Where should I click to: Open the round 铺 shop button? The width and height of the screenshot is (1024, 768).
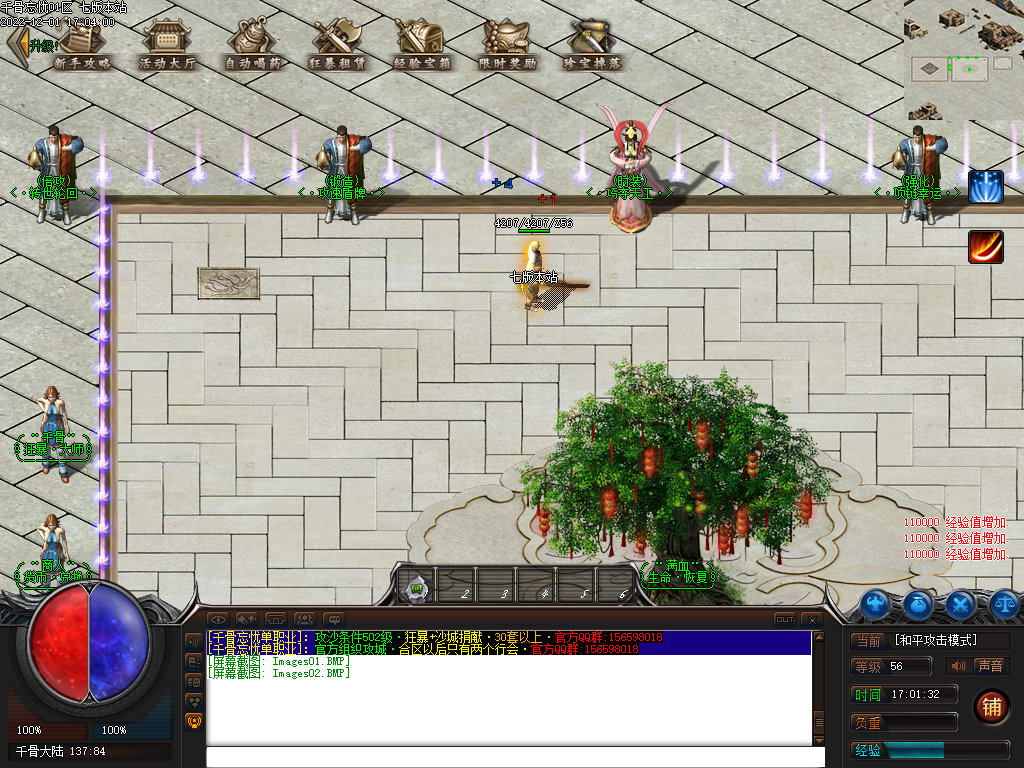click(x=991, y=705)
